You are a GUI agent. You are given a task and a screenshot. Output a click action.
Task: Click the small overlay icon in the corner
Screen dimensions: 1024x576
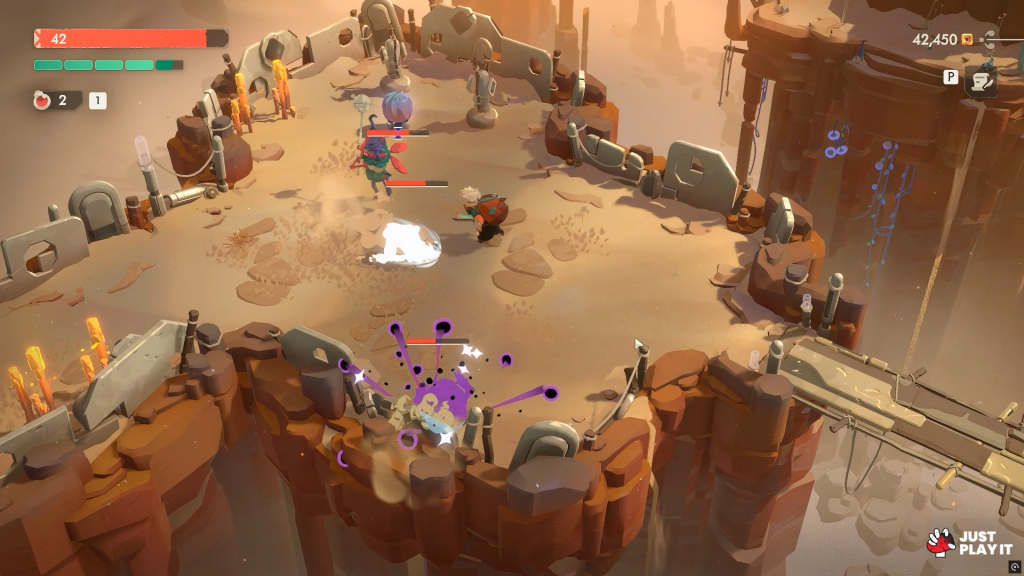tap(1014, 566)
